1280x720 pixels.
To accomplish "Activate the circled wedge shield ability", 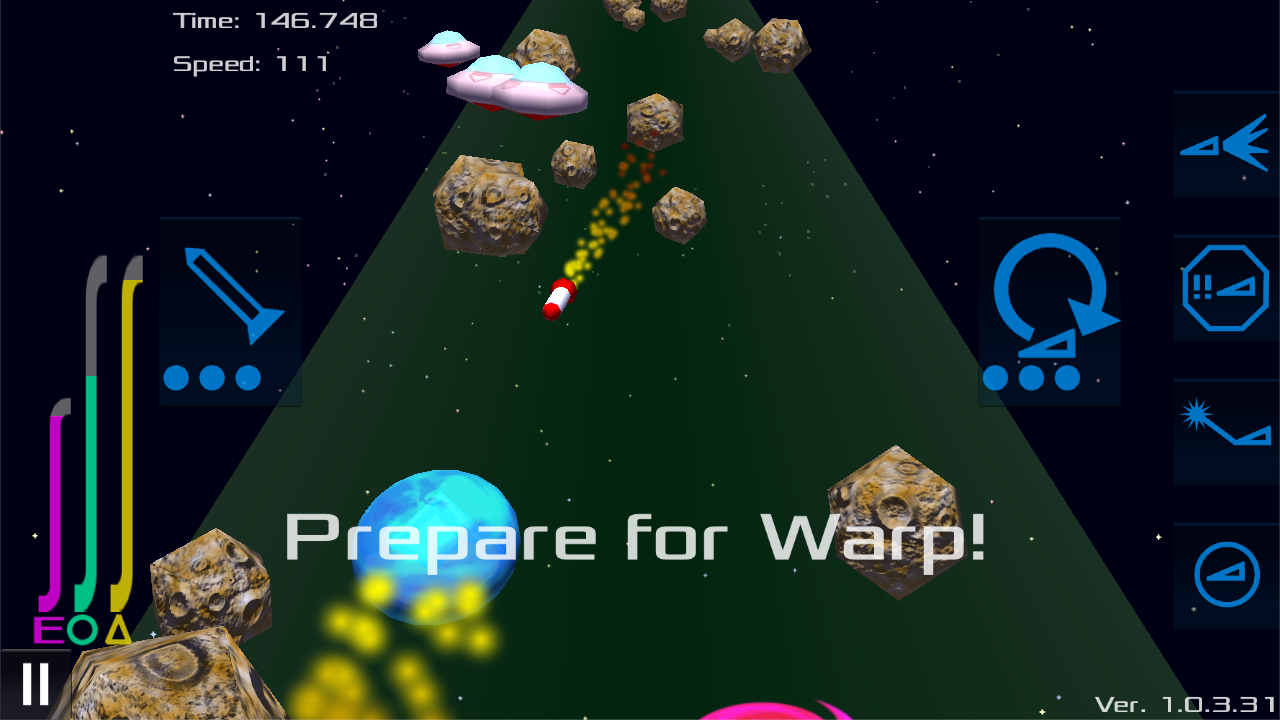I will click(x=1225, y=575).
